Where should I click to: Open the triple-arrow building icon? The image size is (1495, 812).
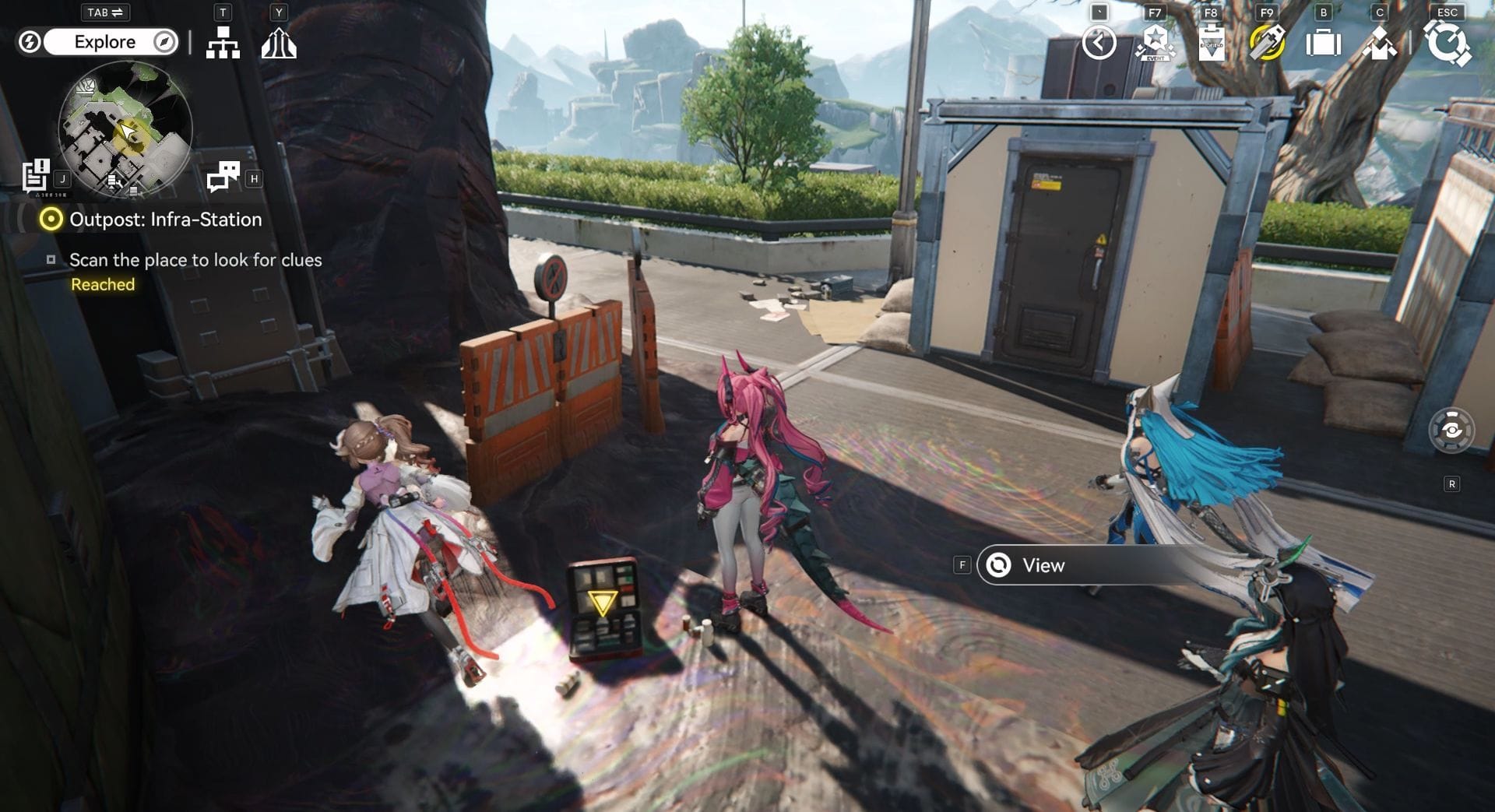[x=279, y=43]
